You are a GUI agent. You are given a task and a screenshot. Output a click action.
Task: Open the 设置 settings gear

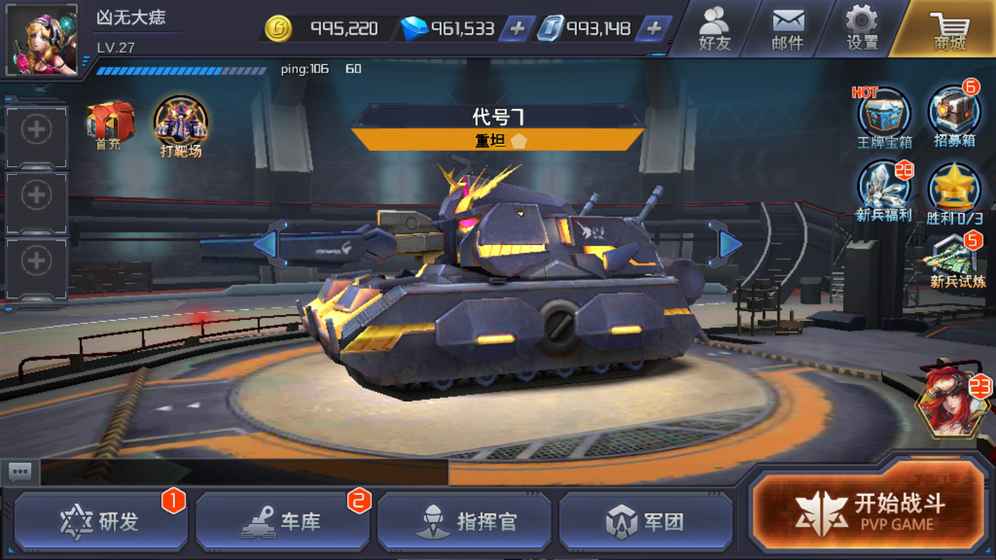point(861,28)
